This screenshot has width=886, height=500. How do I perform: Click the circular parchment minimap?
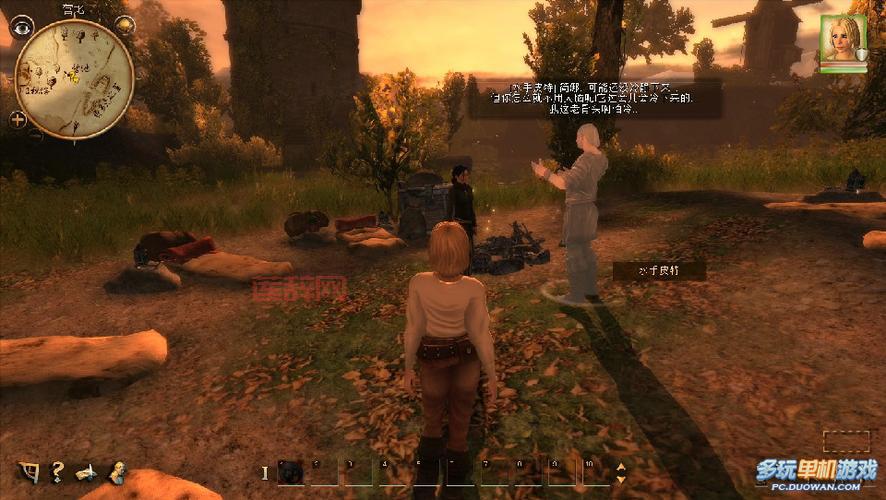[74, 78]
